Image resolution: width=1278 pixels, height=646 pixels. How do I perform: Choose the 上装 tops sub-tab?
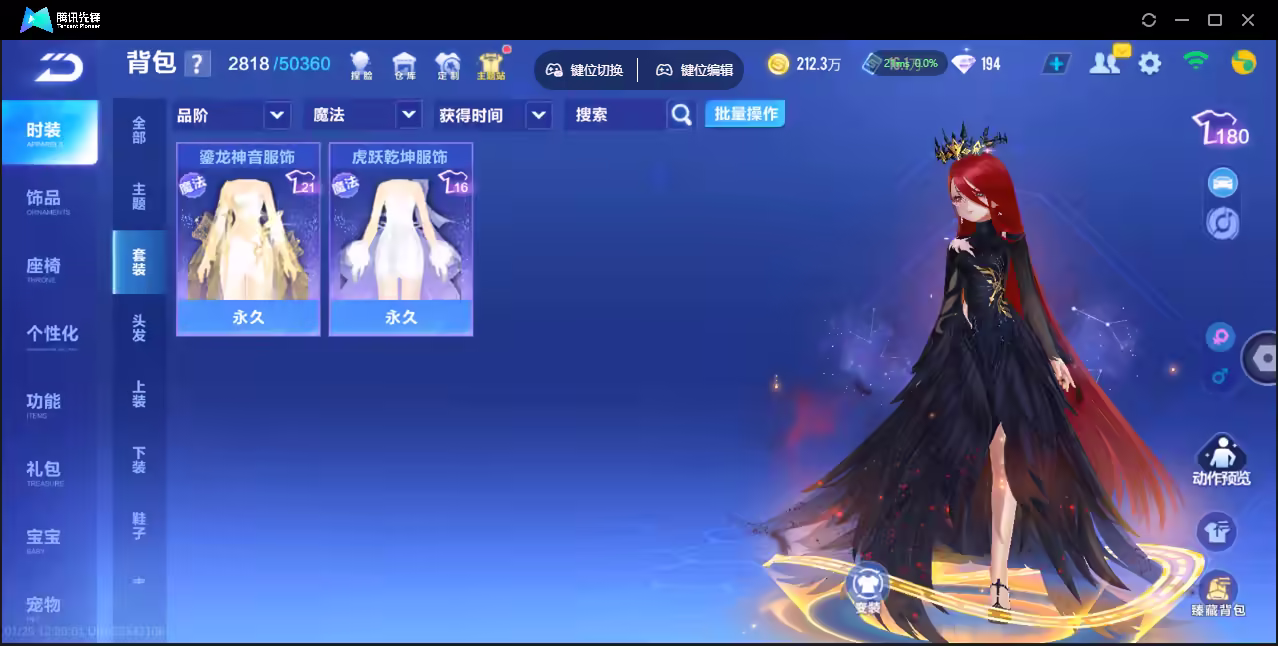[x=139, y=394]
